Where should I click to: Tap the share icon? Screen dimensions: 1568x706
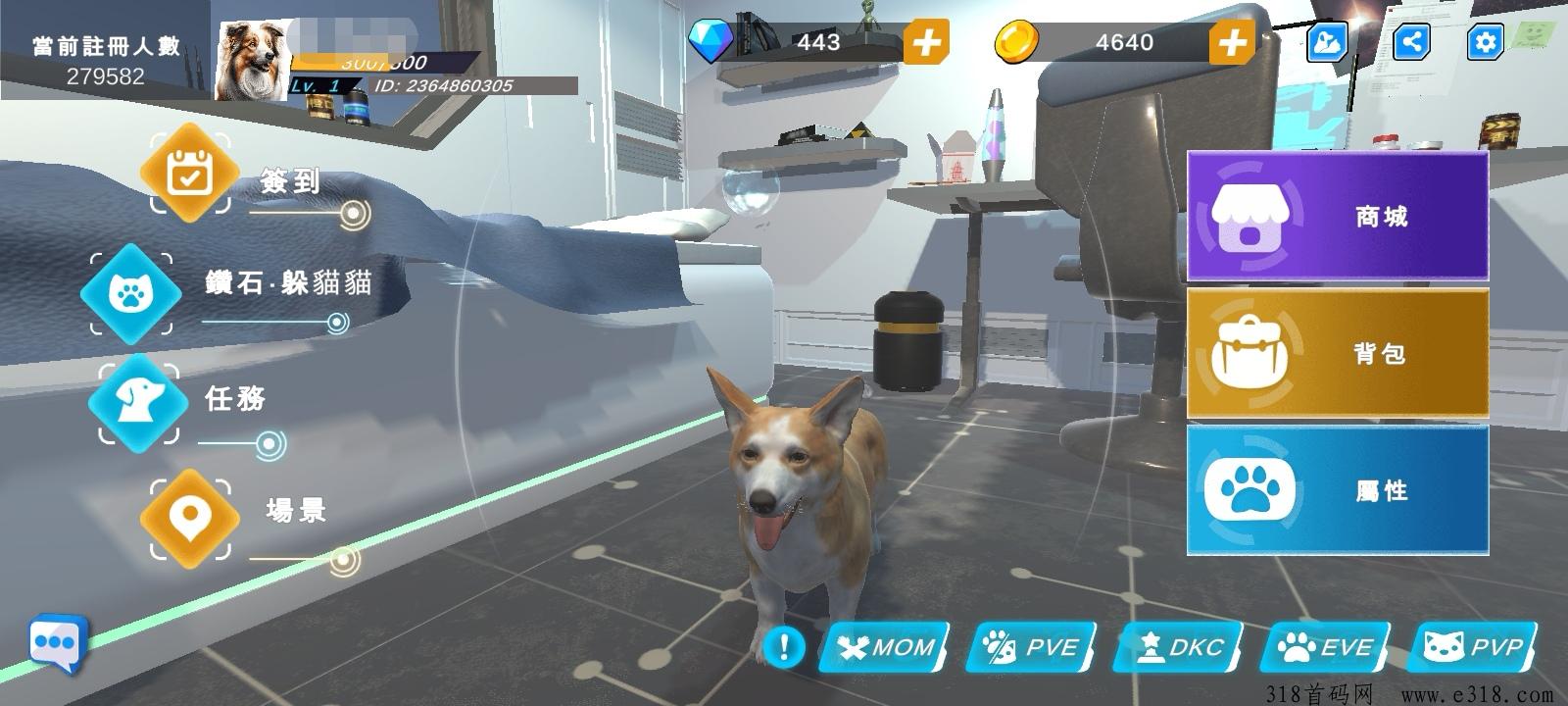pyautogui.click(x=1411, y=42)
